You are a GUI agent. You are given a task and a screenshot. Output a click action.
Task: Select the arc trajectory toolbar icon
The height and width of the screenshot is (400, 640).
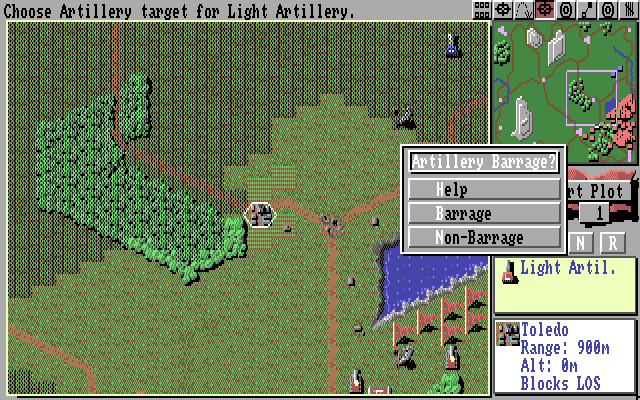[524, 10]
